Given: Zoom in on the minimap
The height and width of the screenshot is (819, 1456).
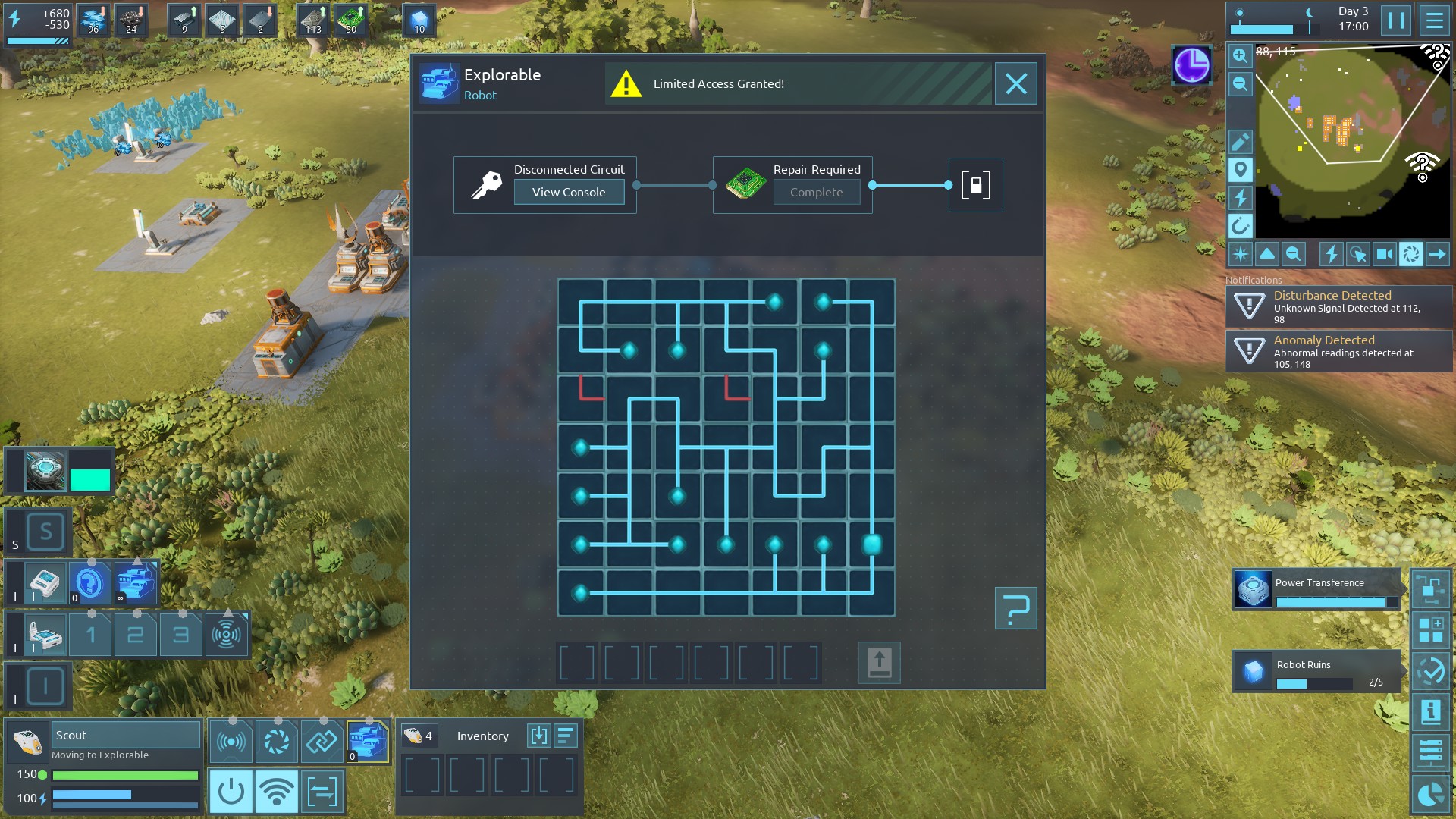Looking at the screenshot, I should [x=1240, y=55].
